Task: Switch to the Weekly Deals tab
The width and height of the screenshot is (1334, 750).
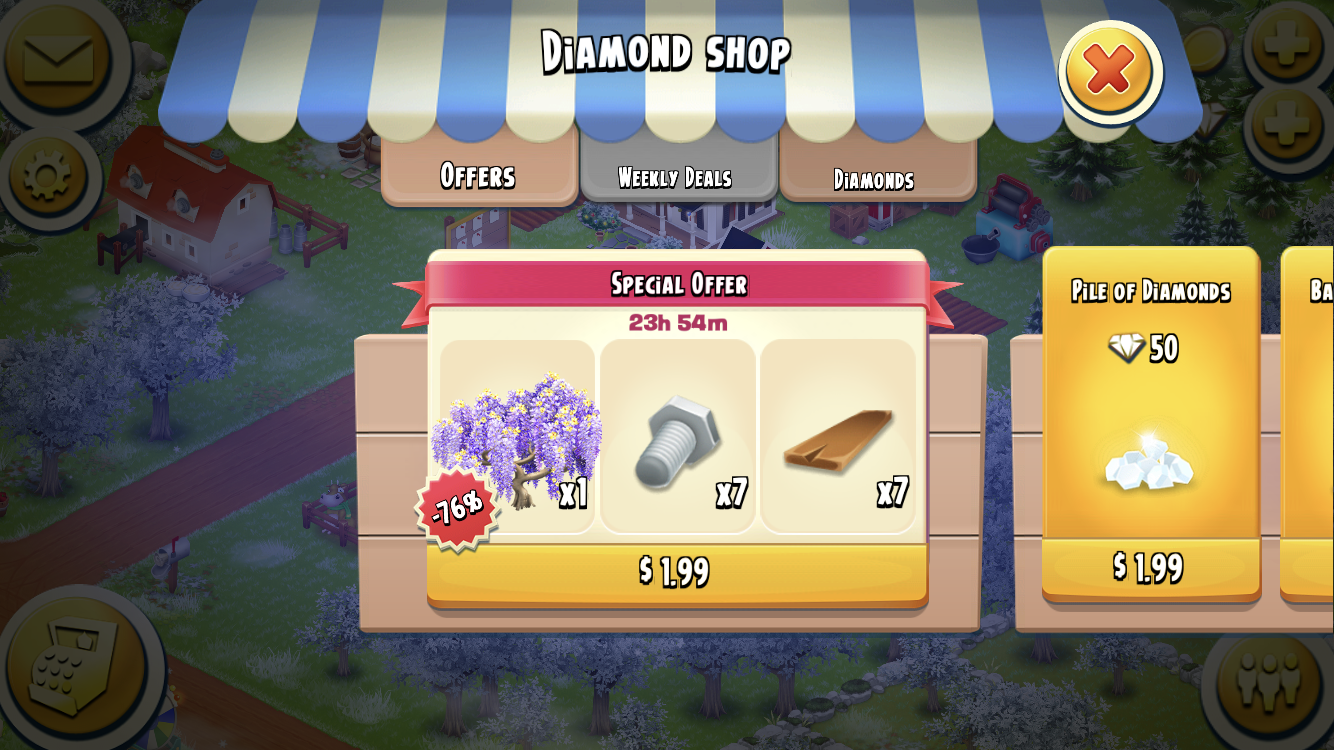Action: pyautogui.click(x=678, y=178)
